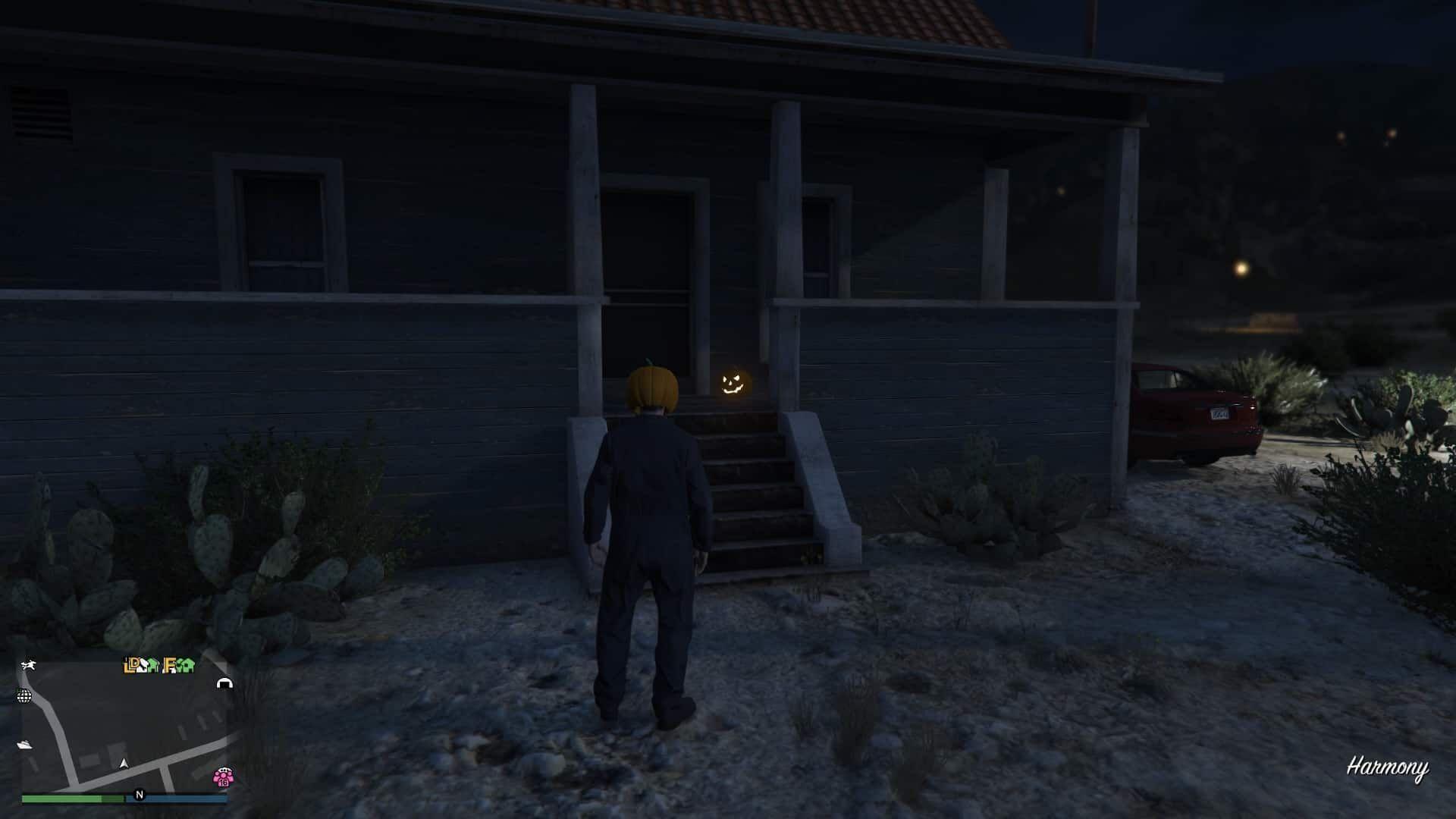Image resolution: width=1456 pixels, height=819 pixels.
Task: Toggle the player arrow on the minimap
Action: click(x=124, y=764)
